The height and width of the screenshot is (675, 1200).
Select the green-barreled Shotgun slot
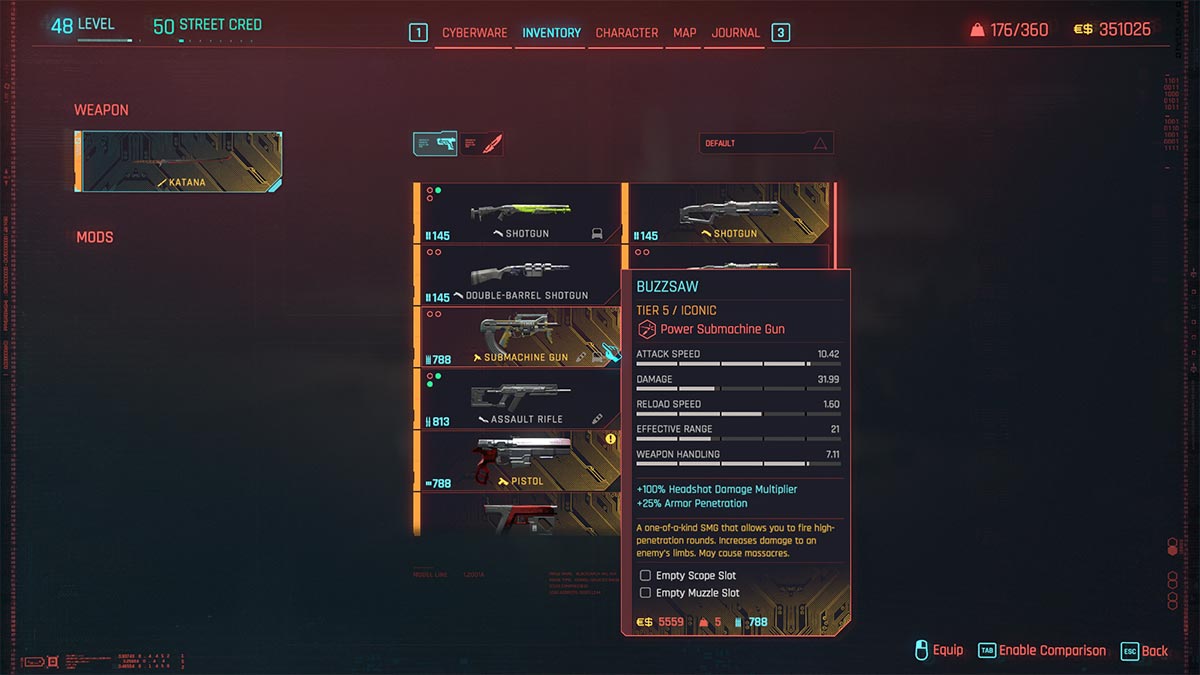tap(520, 213)
